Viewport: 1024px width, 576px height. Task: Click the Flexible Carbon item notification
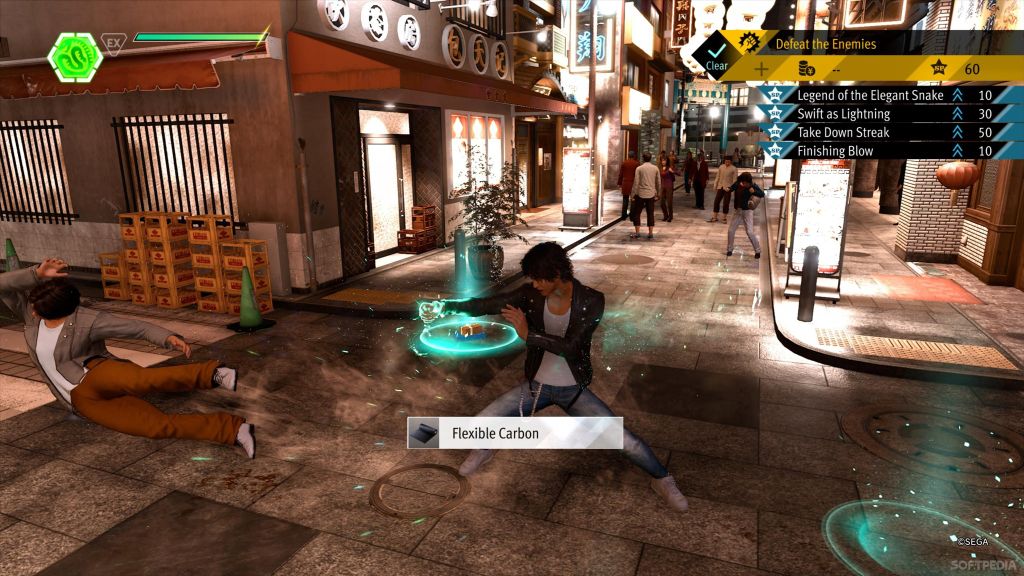514,433
